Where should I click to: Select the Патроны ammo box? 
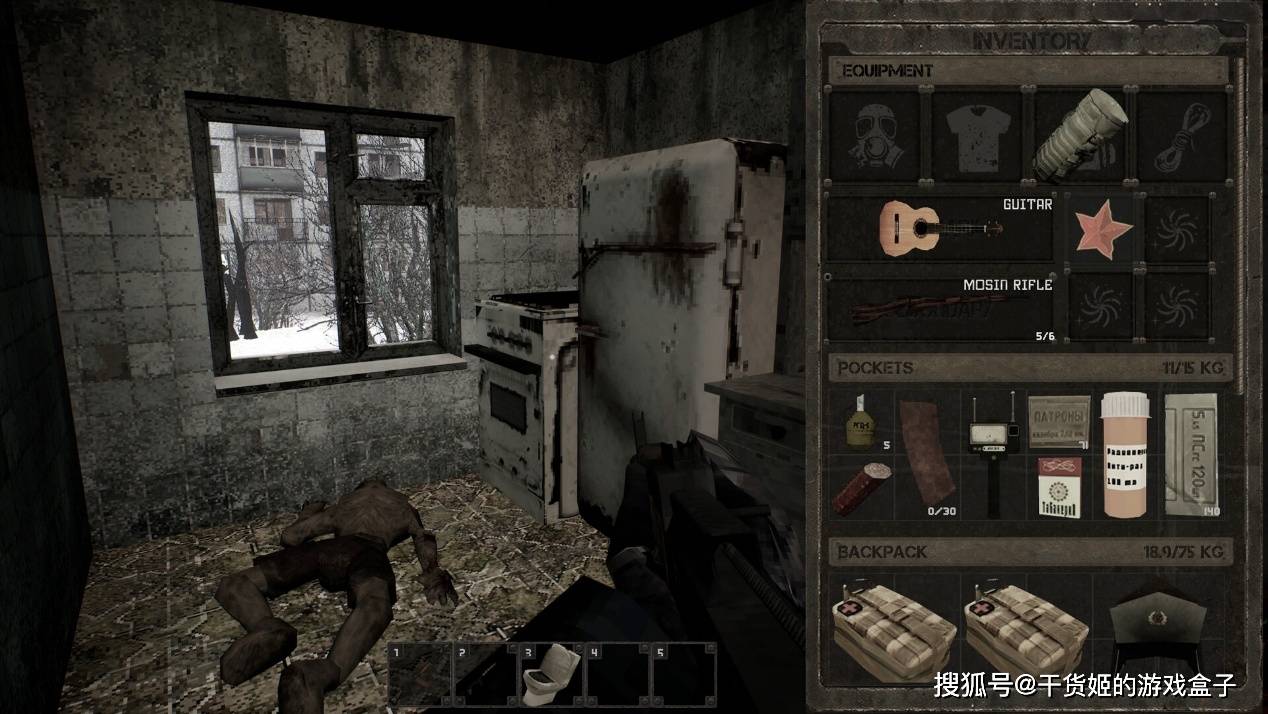click(1058, 421)
